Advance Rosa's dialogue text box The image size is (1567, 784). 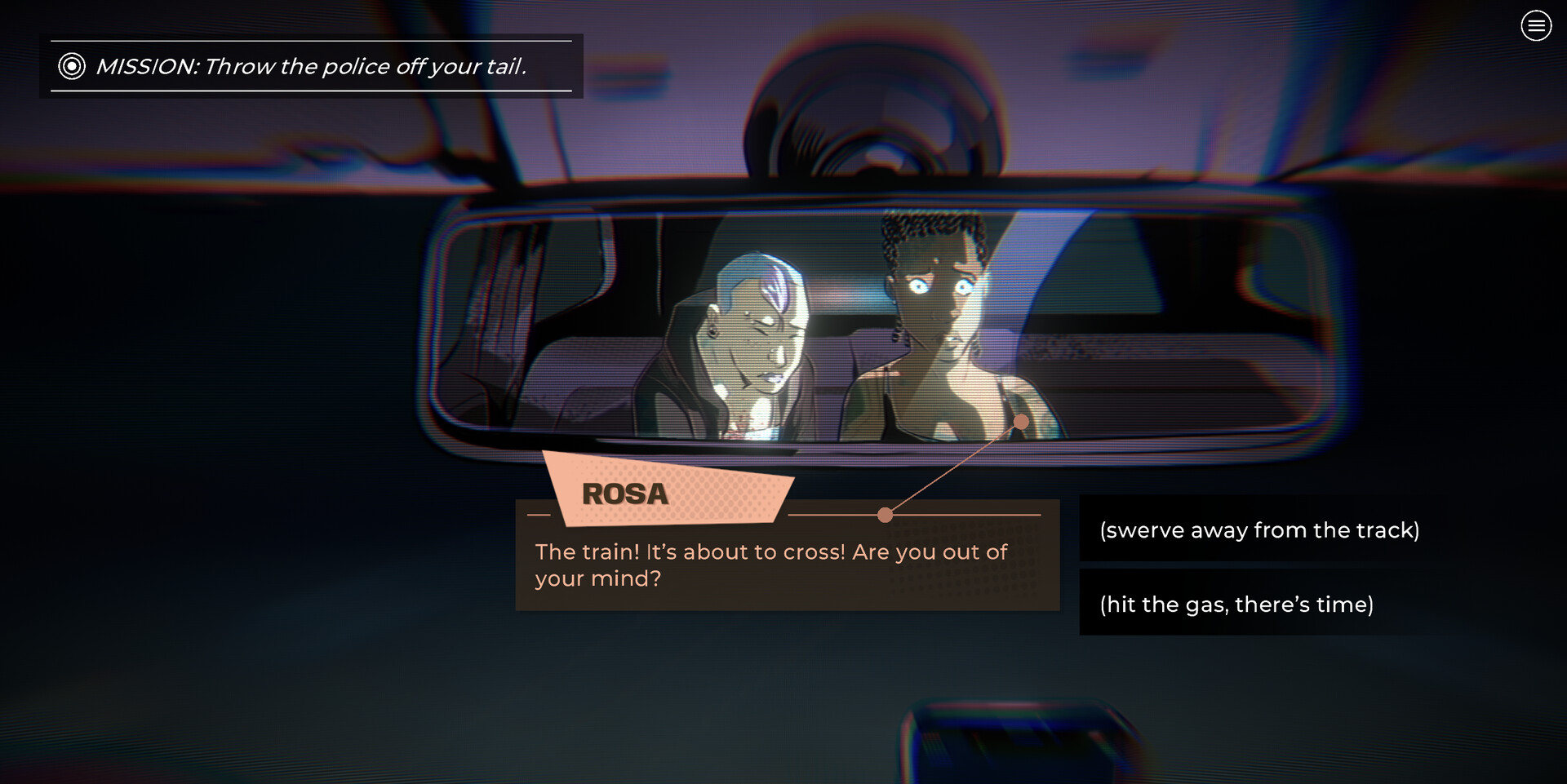(787, 565)
